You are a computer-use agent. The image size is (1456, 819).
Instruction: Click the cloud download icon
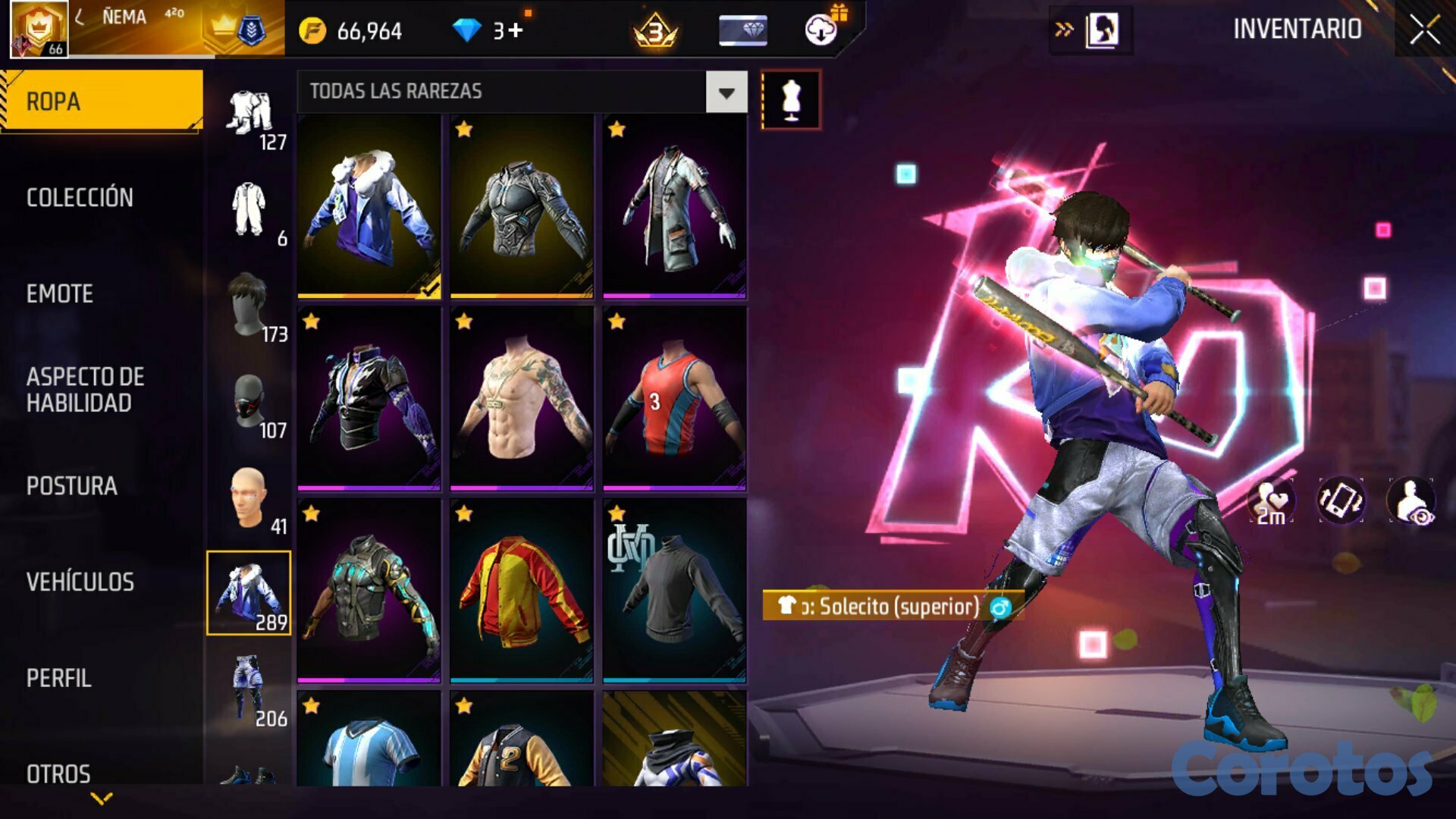click(821, 30)
